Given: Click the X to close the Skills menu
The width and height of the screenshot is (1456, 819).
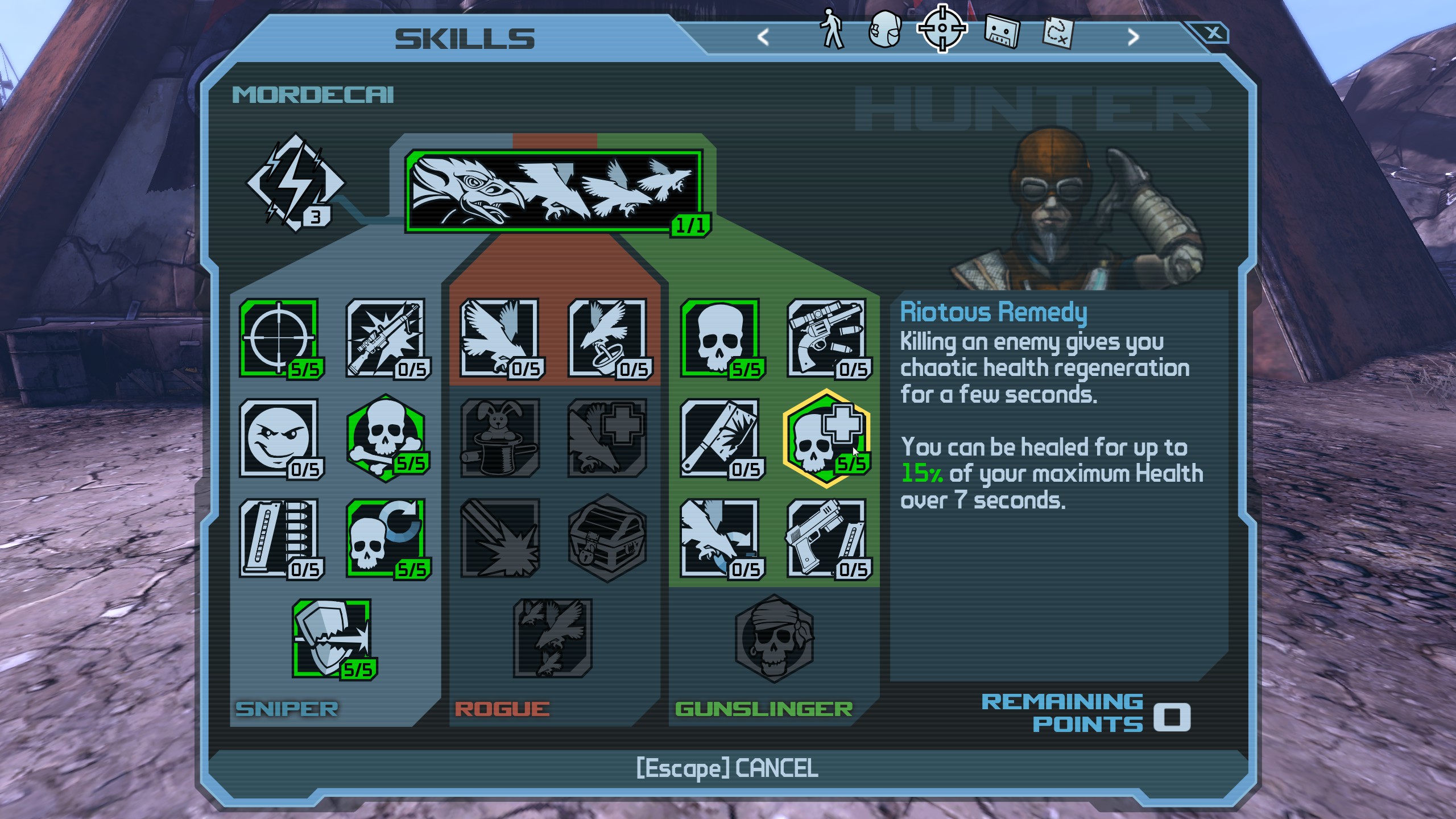Looking at the screenshot, I should (1214, 34).
